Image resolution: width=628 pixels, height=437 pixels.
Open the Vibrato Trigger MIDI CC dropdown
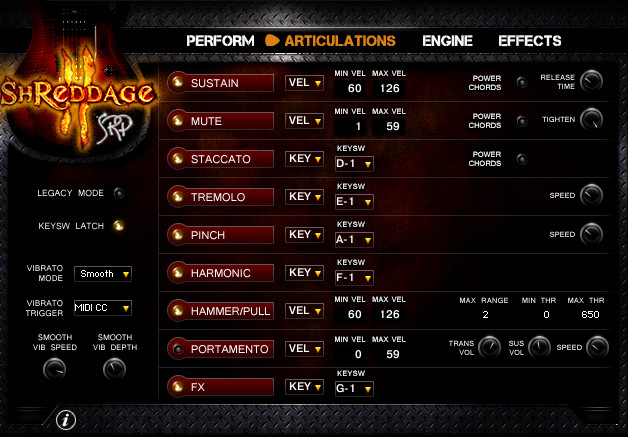(x=103, y=307)
